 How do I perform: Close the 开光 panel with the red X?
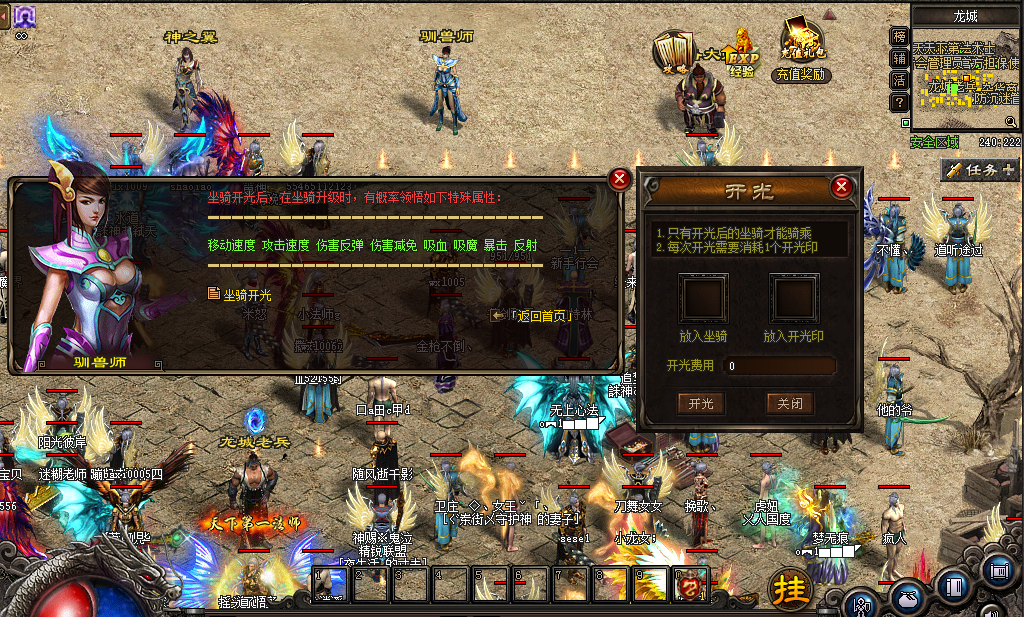(x=842, y=187)
